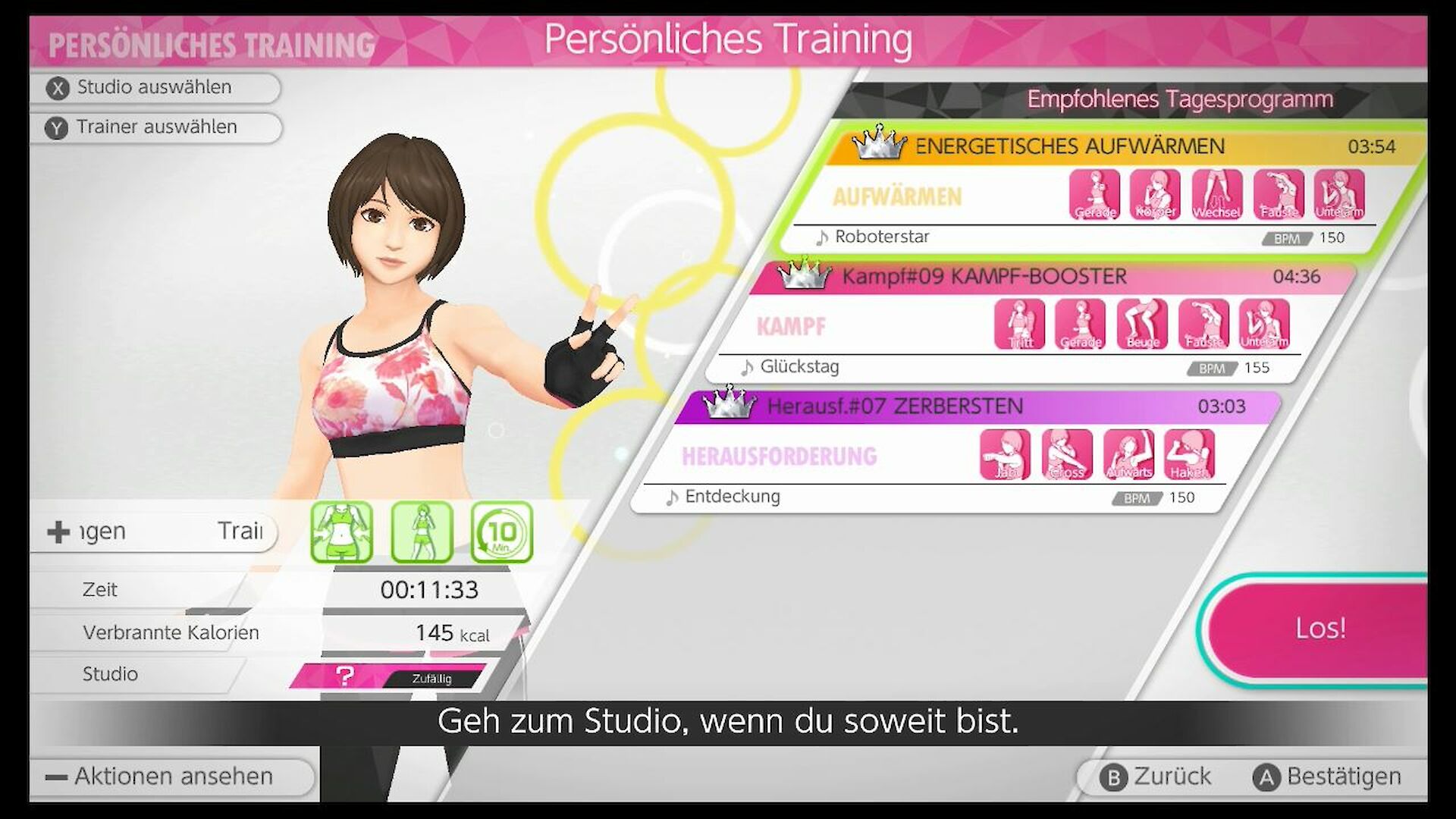Open the random Studio selector
This screenshot has width=1456, height=819.
pos(388,675)
